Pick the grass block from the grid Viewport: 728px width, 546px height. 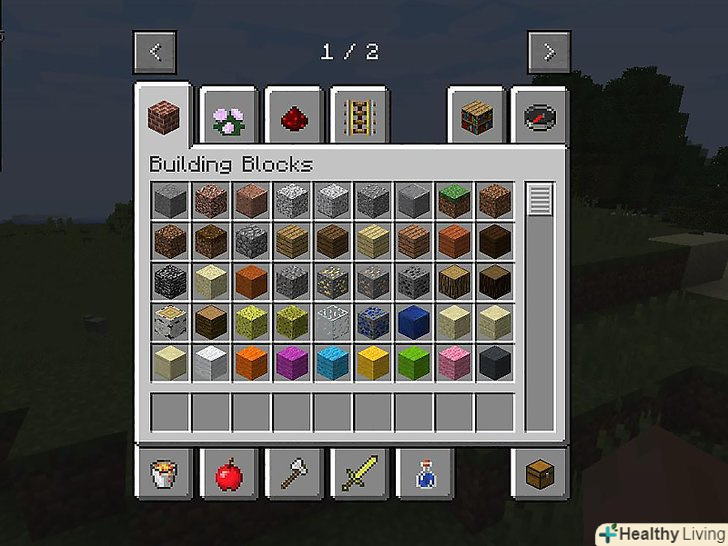[x=454, y=201]
